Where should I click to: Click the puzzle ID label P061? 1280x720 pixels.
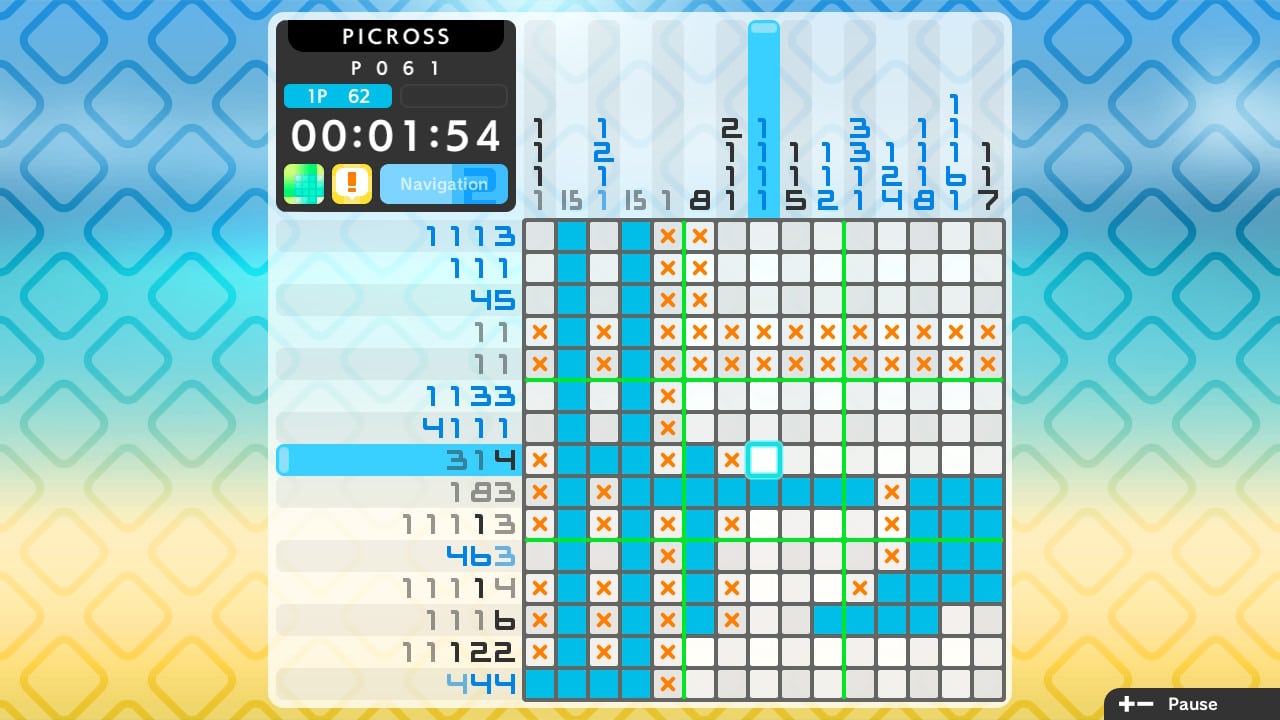tap(396, 68)
